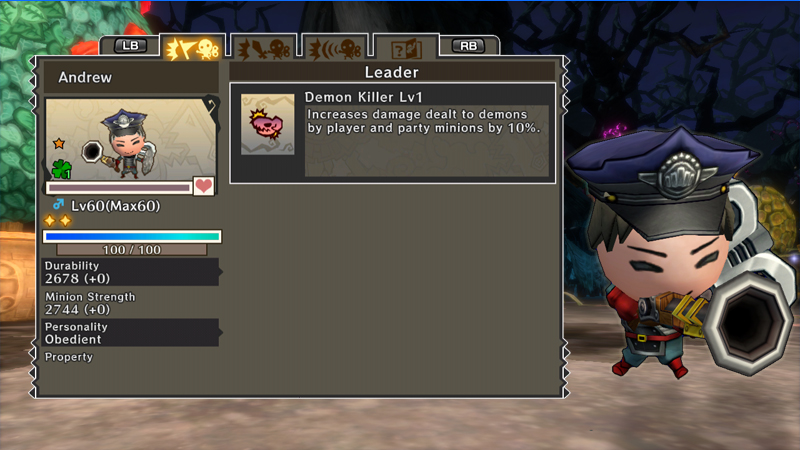Image resolution: width=800 pixels, height=450 pixels.
Task: Switch to the sword skill tab
Action: 261,48
